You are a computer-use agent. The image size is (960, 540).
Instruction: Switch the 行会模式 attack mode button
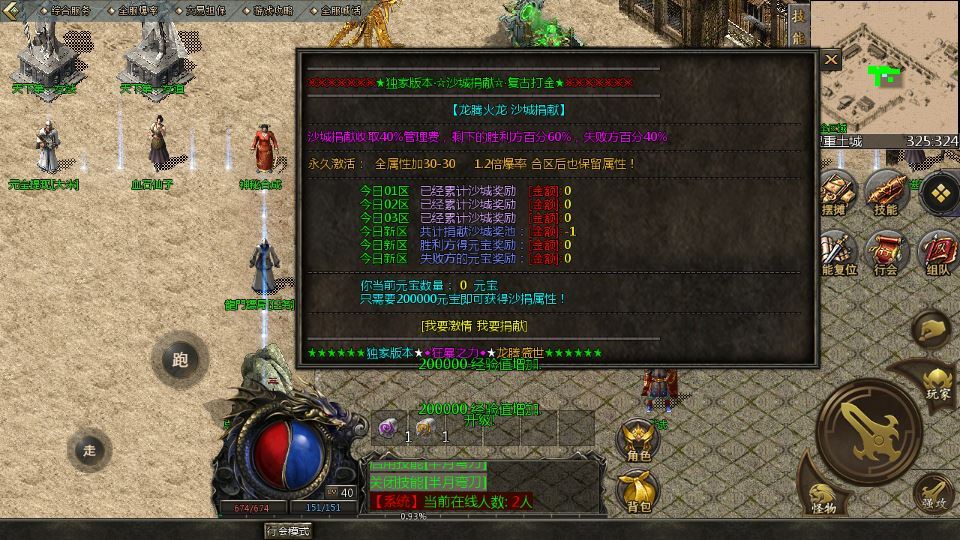tap(287, 530)
